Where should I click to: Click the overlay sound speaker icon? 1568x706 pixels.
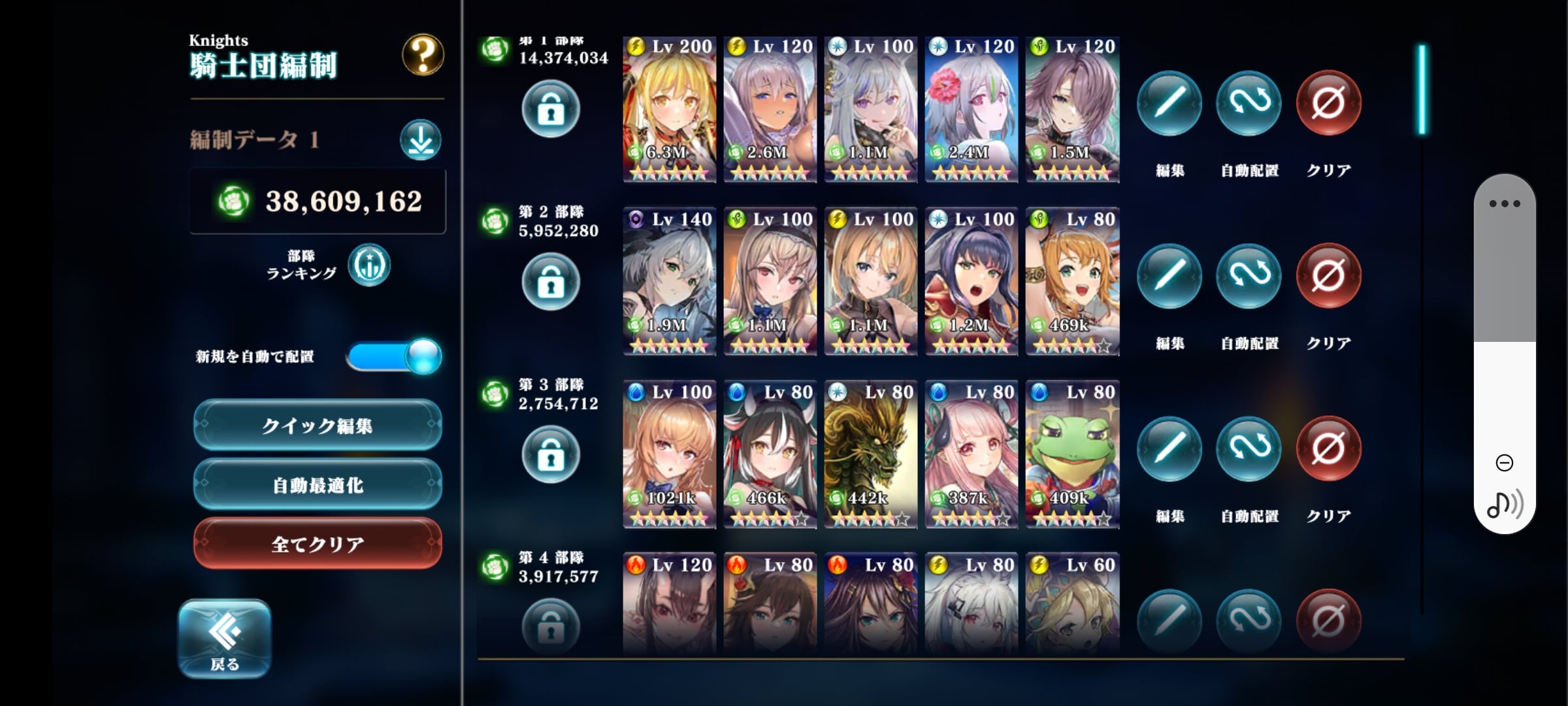tap(1504, 504)
